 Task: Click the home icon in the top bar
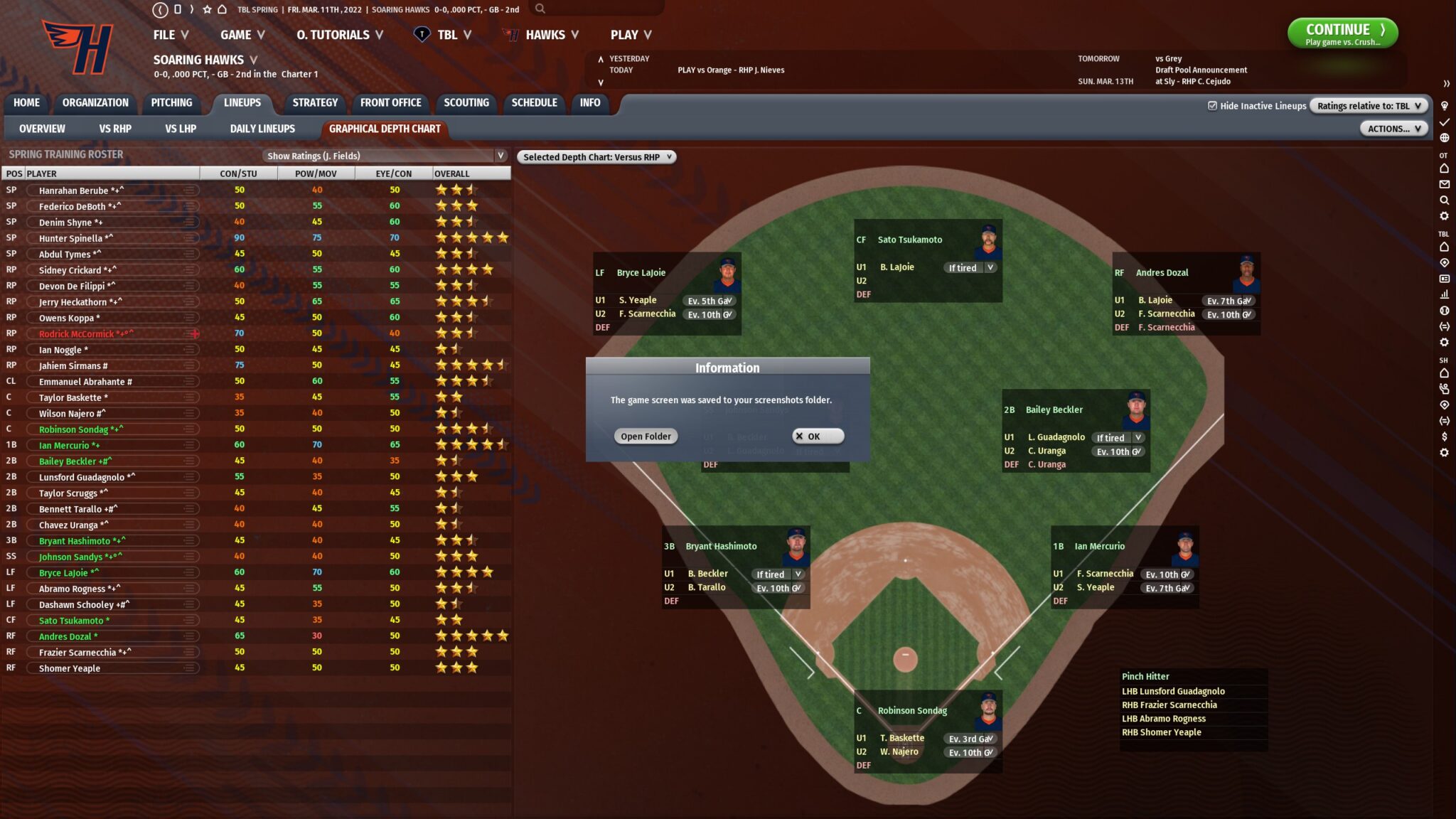221,9
